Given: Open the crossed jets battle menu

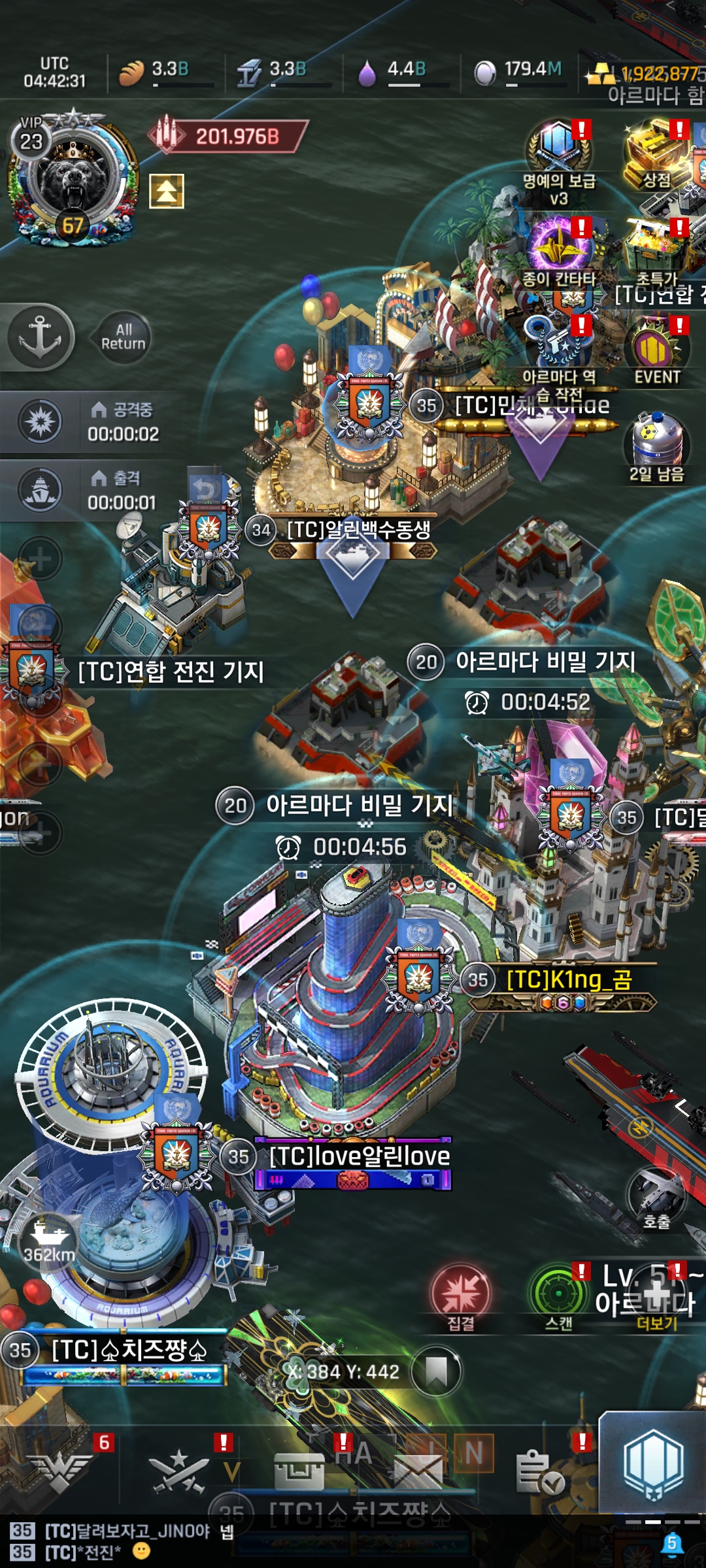Looking at the screenshot, I should (x=178, y=1470).
